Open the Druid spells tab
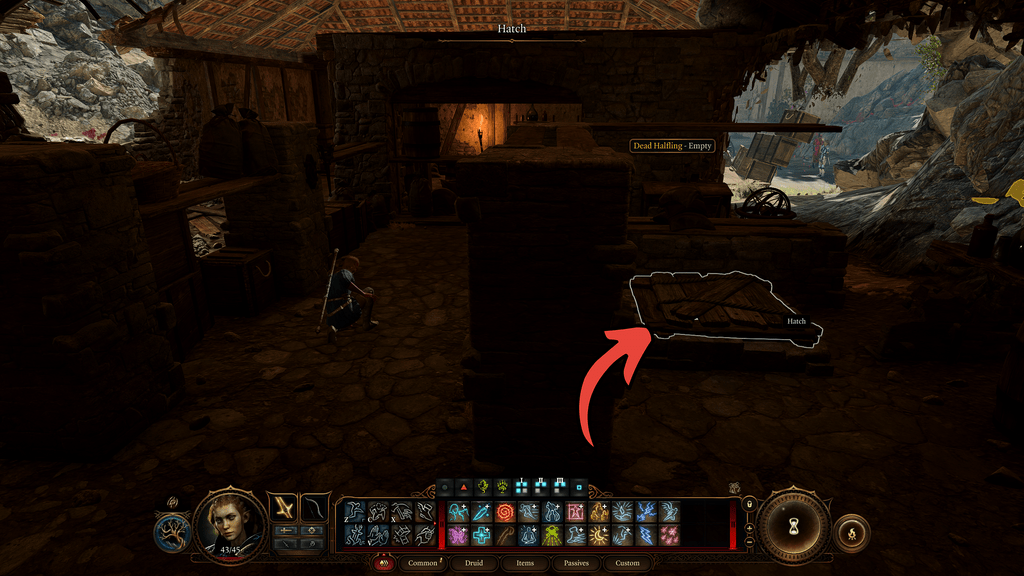Image resolution: width=1024 pixels, height=576 pixels. tap(475, 564)
